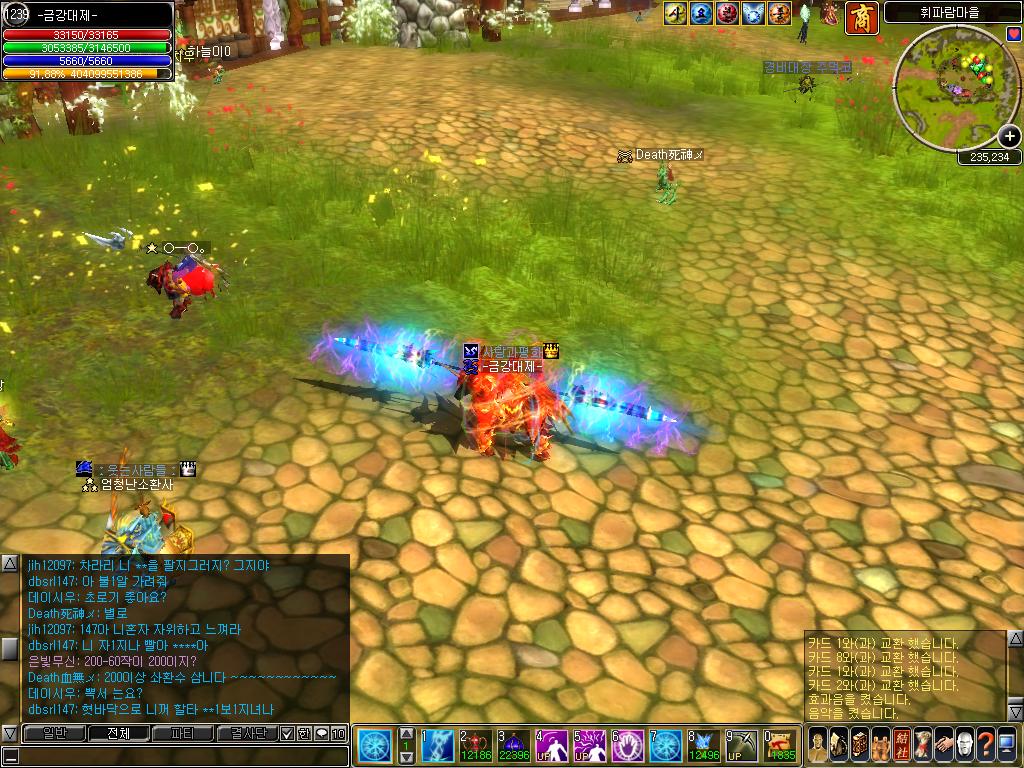This screenshot has height=768, width=1024.
Task: Use the blue potion in hotbar slot 3
Action: tap(513, 746)
